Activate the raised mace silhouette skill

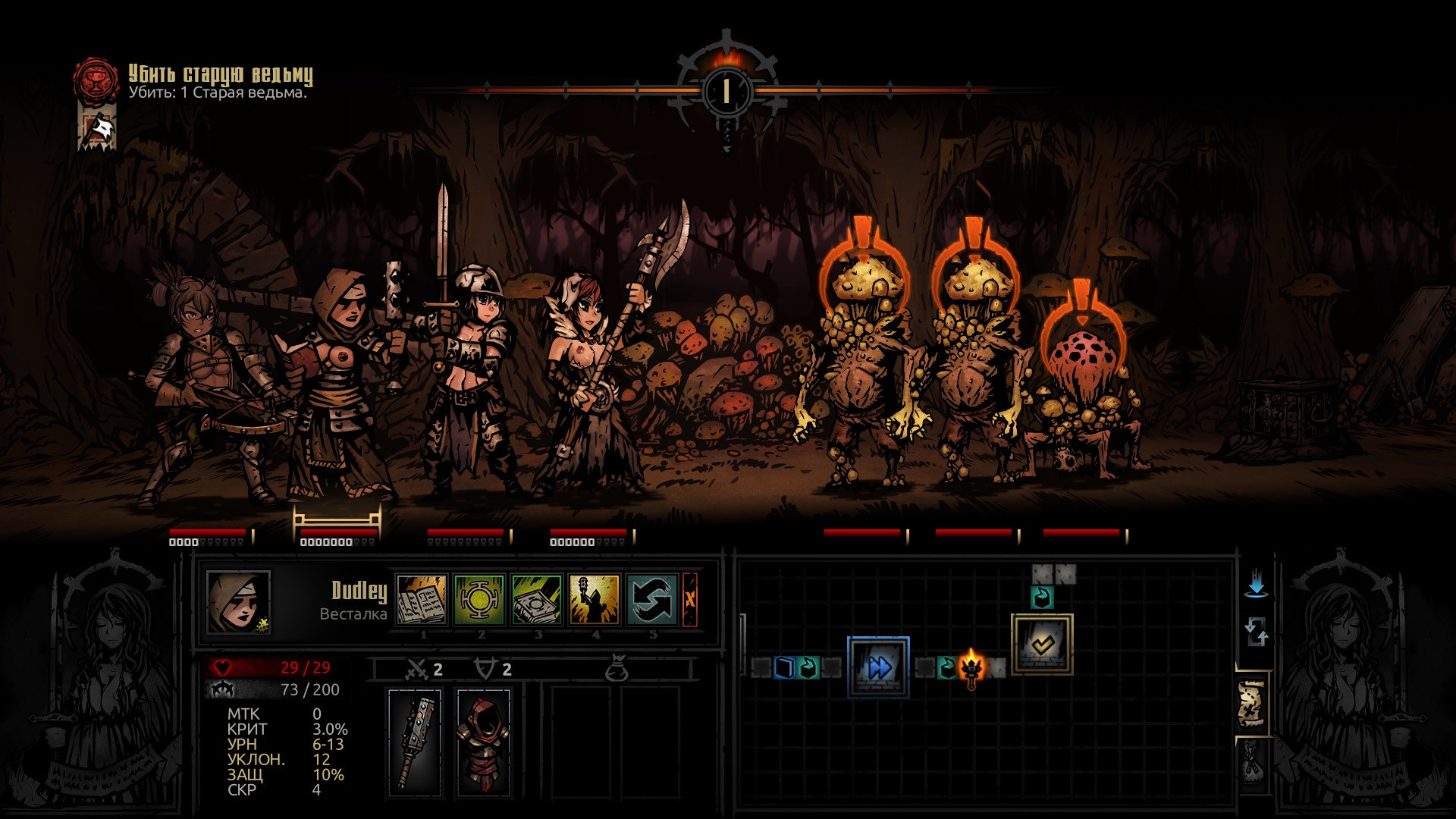click(595, 599)
